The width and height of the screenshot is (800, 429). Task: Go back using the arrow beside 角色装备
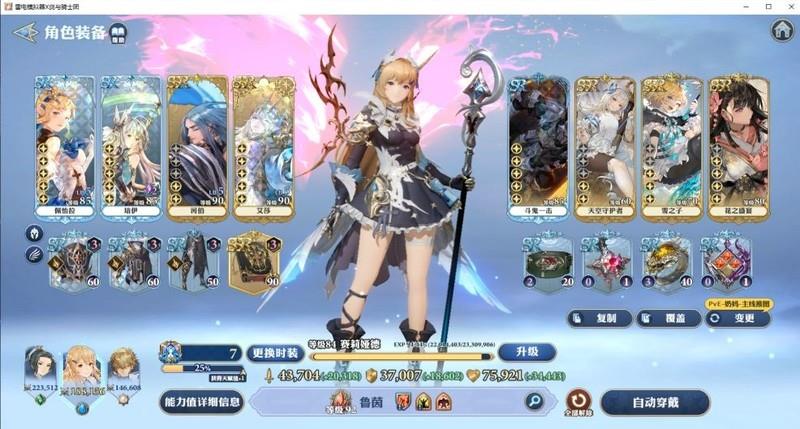point(24,32)
